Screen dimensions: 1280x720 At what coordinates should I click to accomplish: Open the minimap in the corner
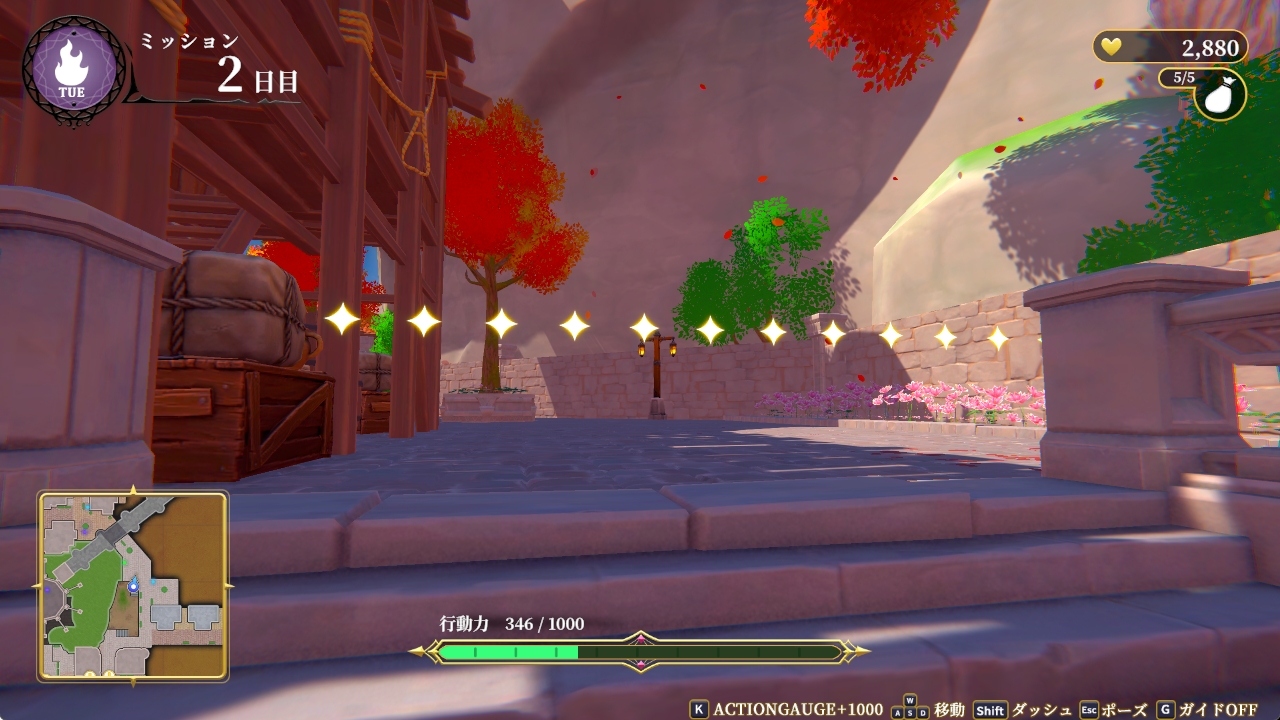(x=133, y=585)
